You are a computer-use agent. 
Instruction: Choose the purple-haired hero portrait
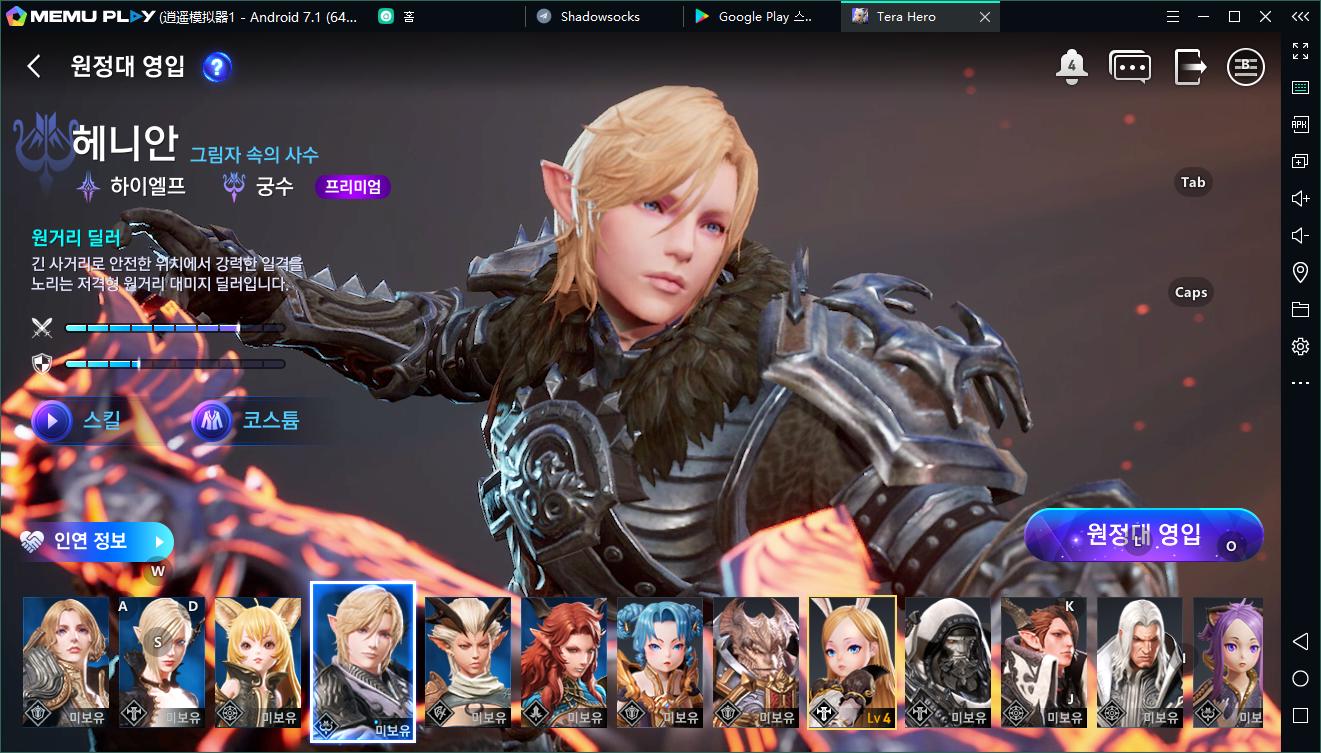1228,661
